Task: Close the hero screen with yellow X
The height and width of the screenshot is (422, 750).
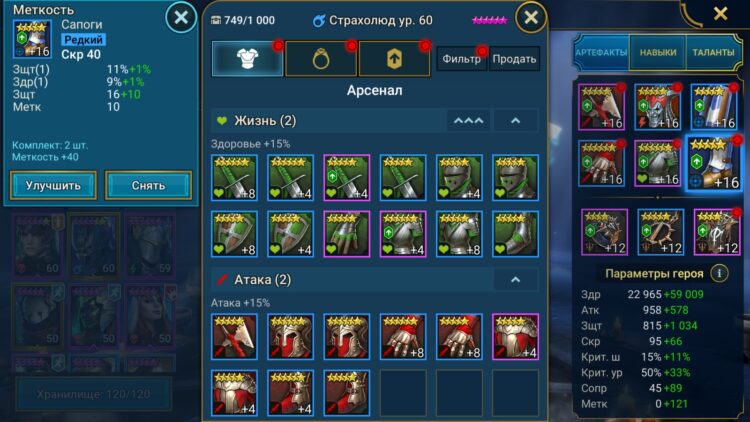Action: pyautogui.click(x=720, y=14)
